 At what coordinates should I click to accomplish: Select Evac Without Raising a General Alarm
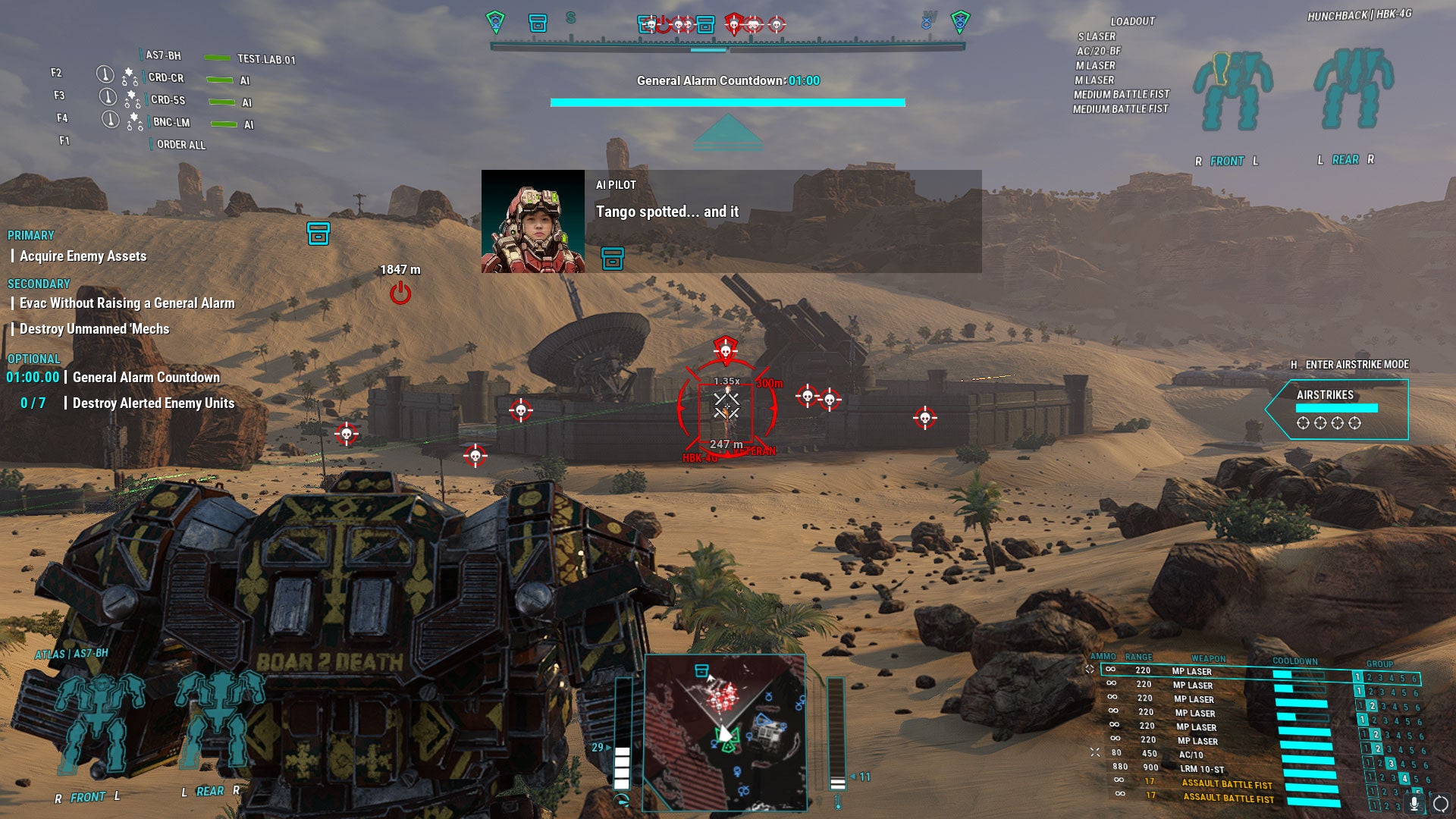click(x=127, y=303)
